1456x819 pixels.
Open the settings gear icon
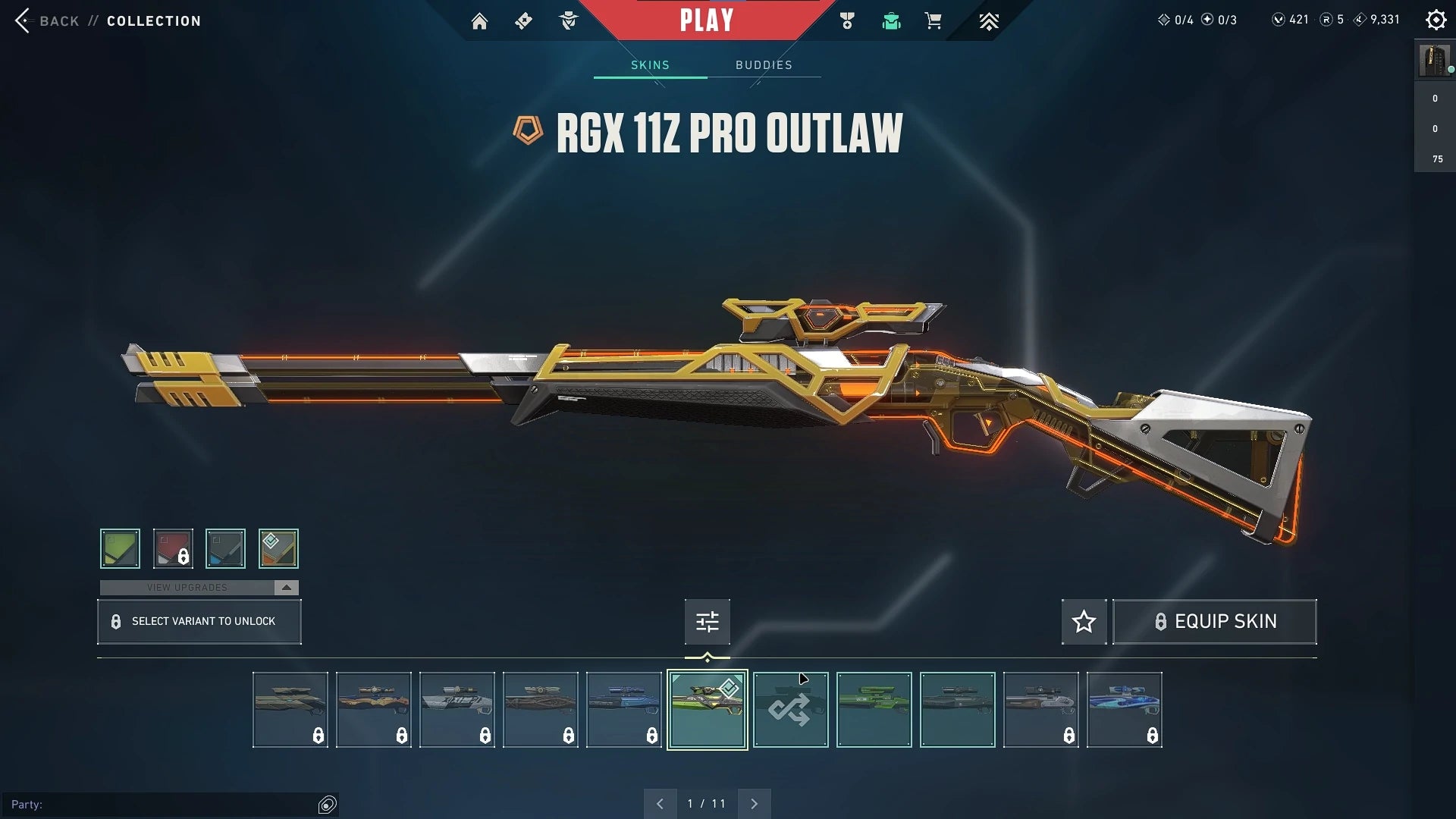click(1436, 20)
